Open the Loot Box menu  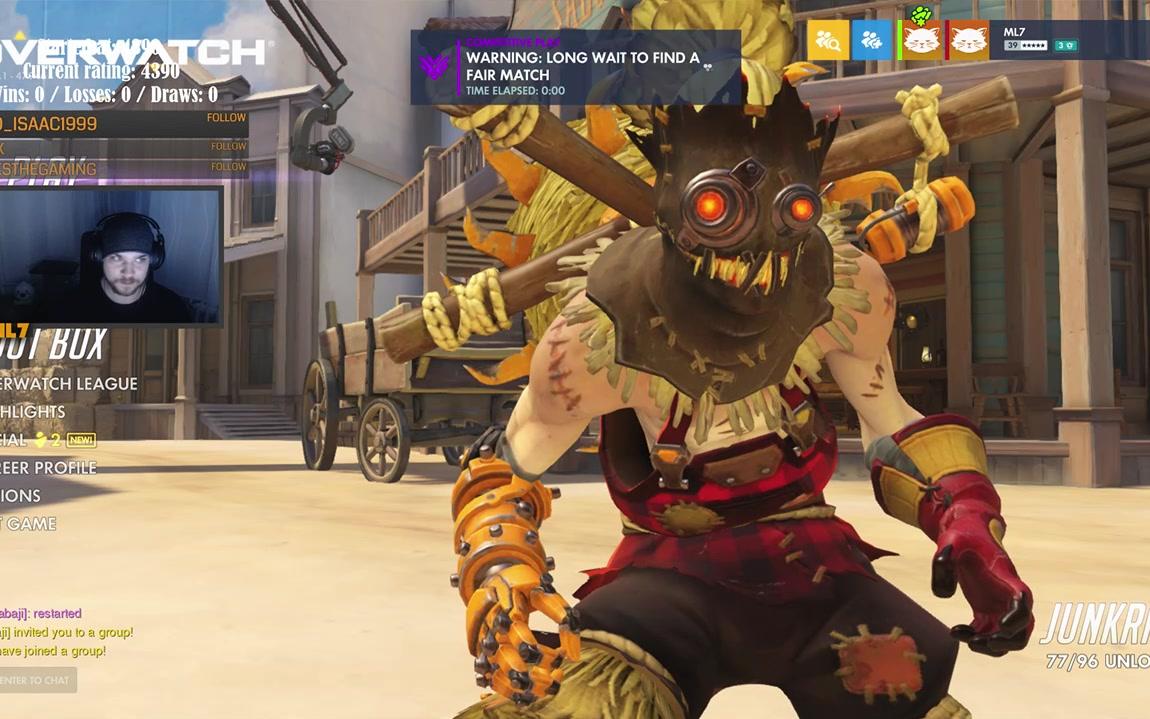[x=55, y=346]
